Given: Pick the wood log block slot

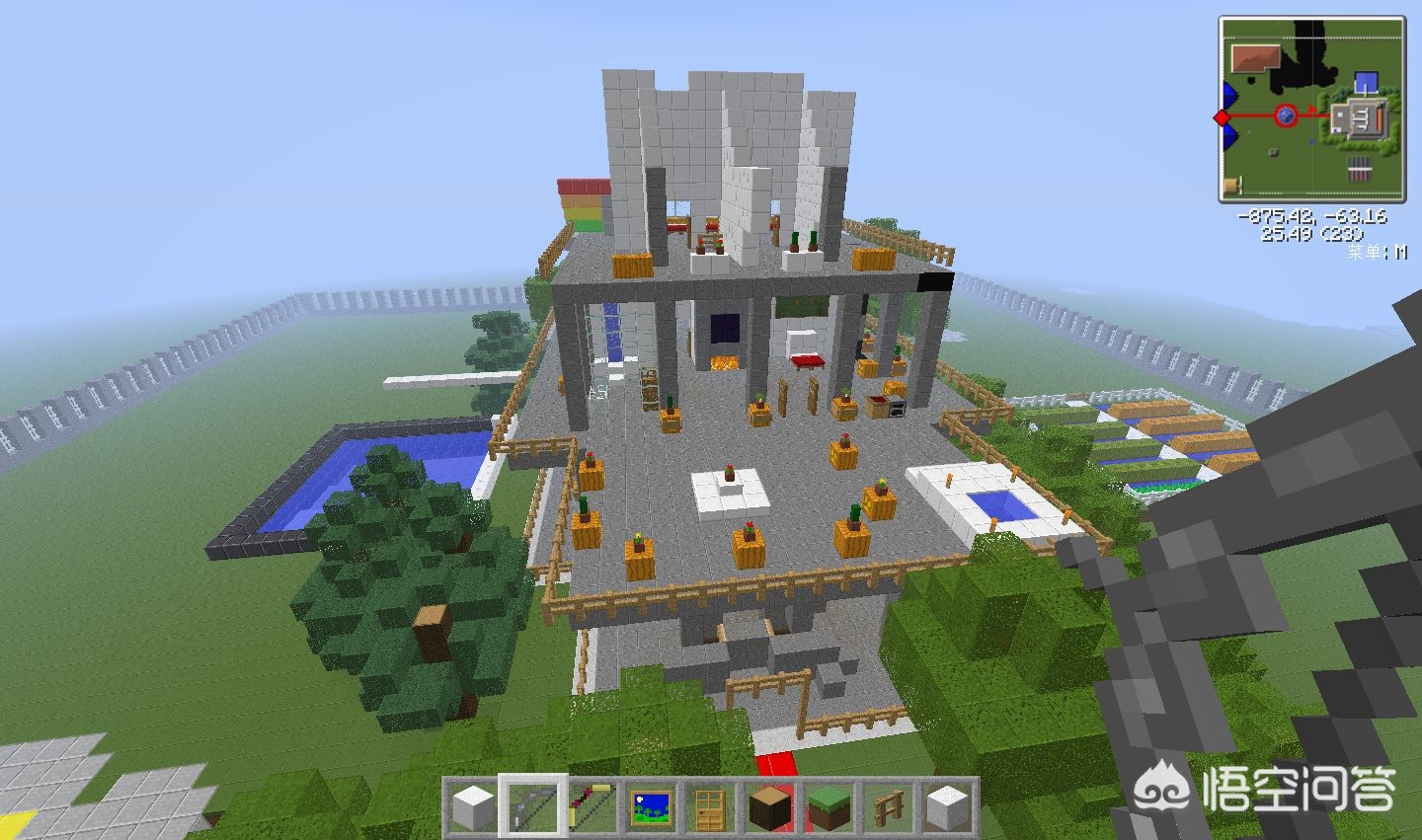Looking at the screenshot, I should click(x=769, y=807).
